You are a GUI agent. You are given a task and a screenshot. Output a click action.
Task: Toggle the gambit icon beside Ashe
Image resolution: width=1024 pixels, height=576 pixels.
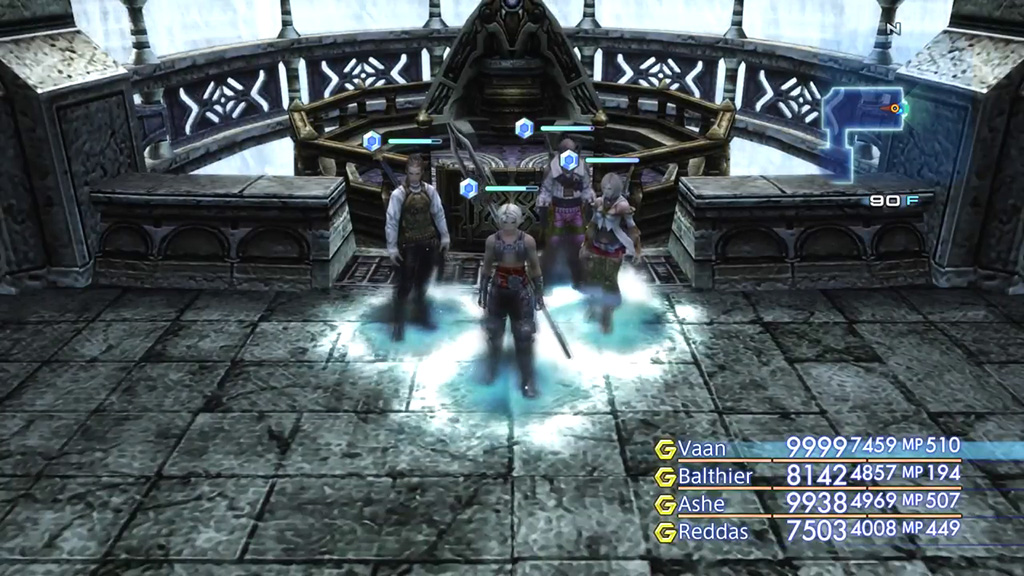point(665,505)
